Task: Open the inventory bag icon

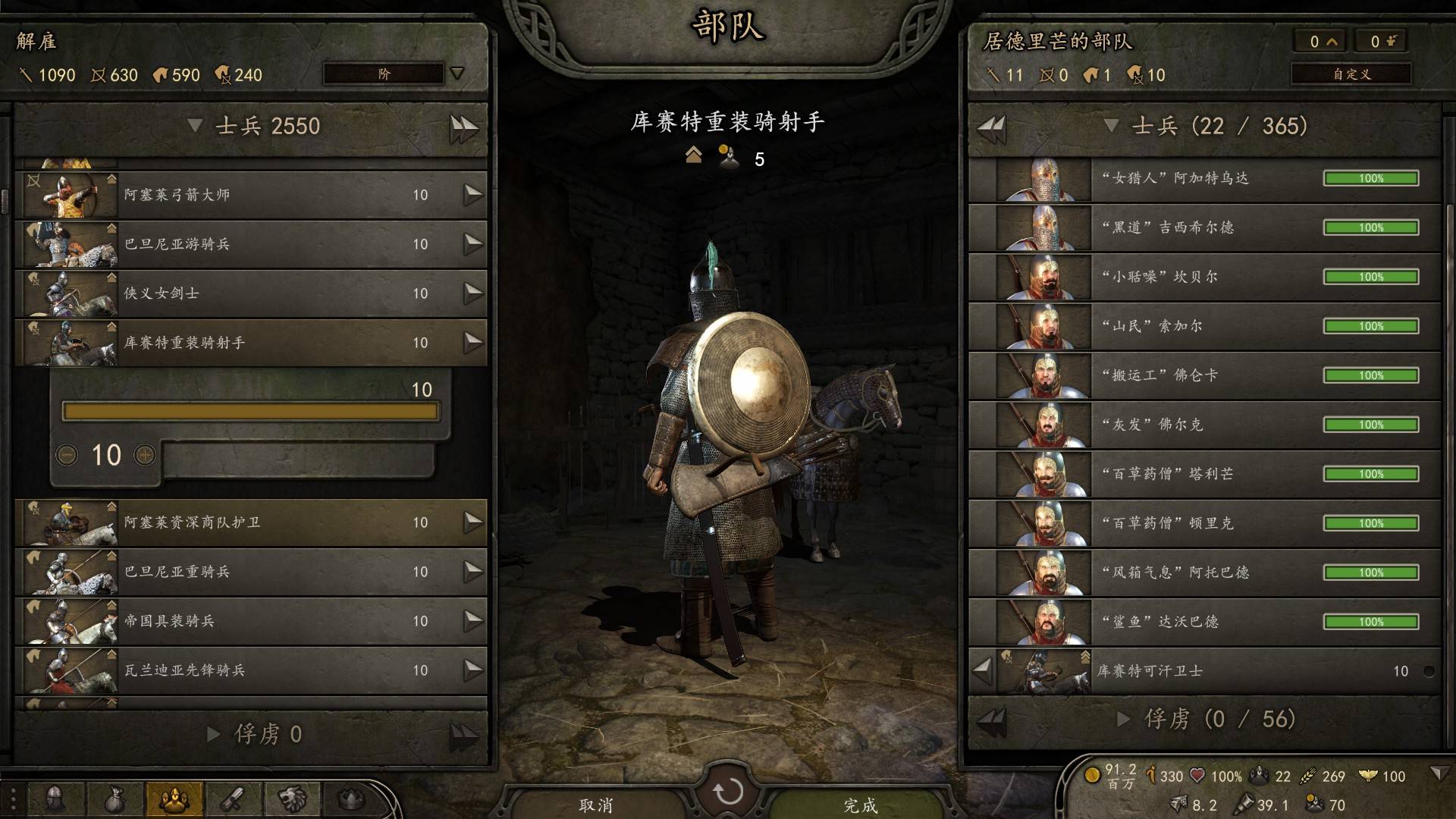Action: tap(115, 799)
